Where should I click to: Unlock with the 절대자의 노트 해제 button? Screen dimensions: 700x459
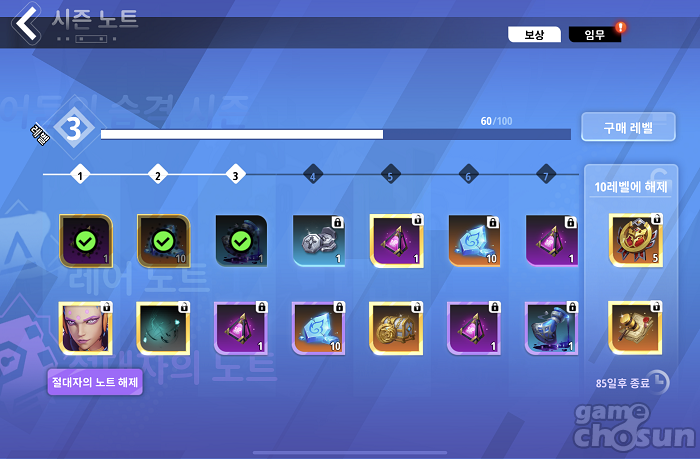point(95,381)
